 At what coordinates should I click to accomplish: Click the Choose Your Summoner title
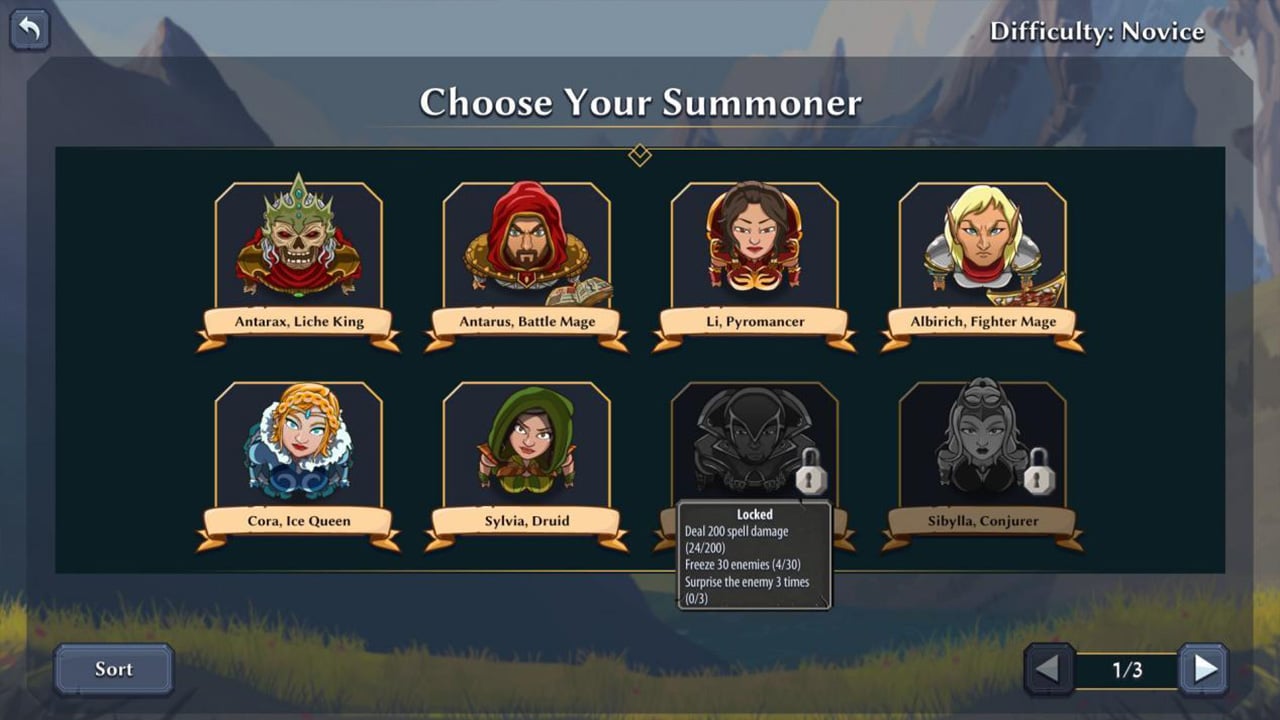641,102
